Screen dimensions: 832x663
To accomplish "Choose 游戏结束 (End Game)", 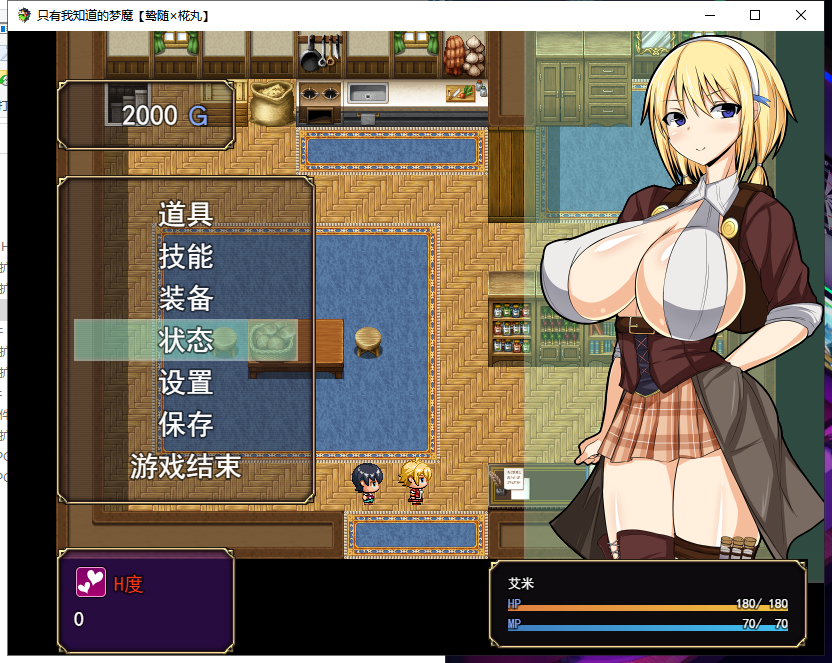I will tap(186, 466).
